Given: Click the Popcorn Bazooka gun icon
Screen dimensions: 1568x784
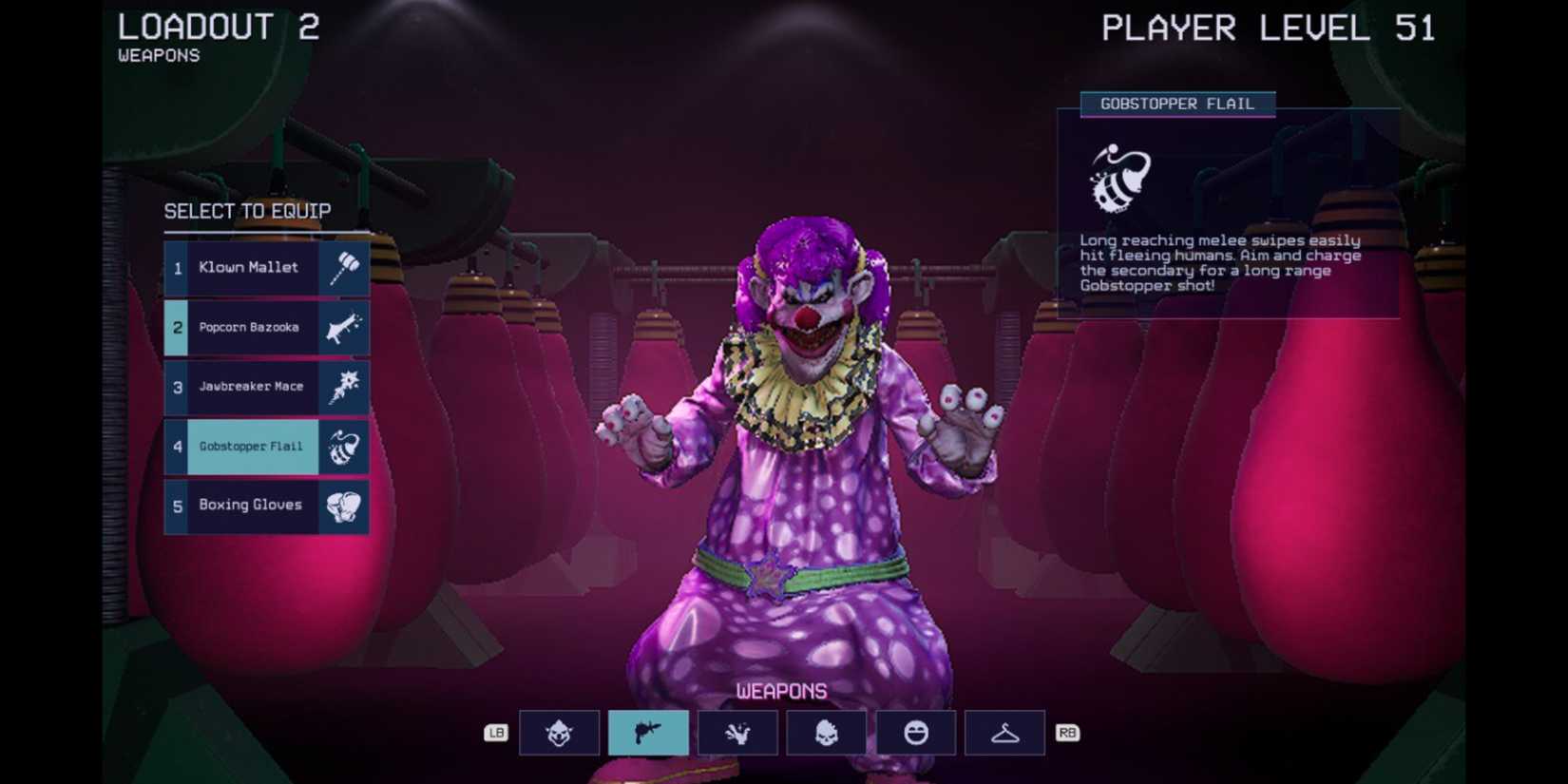Looking at the screenshot, I should click(x=343, y=327).
